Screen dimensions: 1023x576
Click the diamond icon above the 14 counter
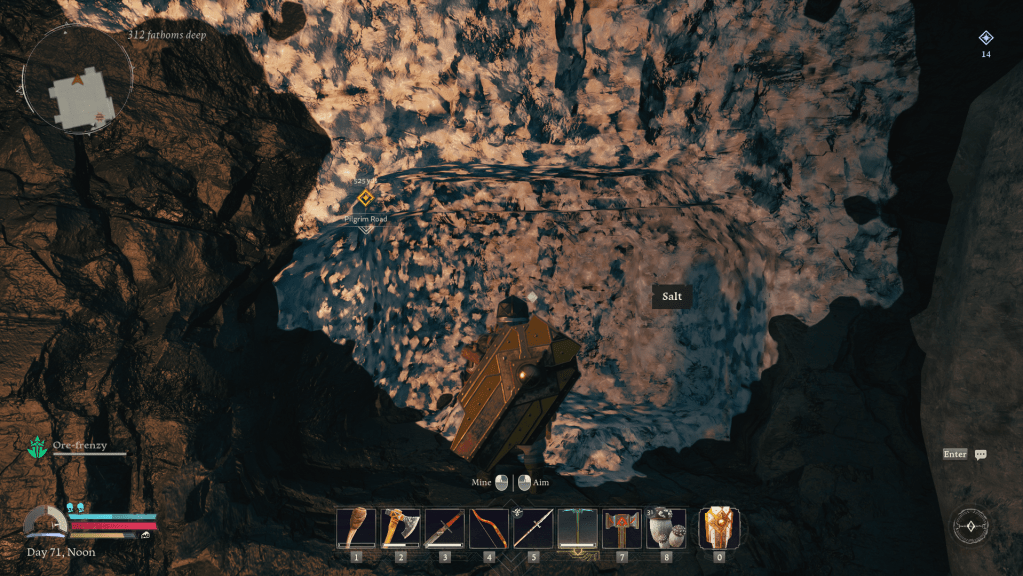[986, 38]
